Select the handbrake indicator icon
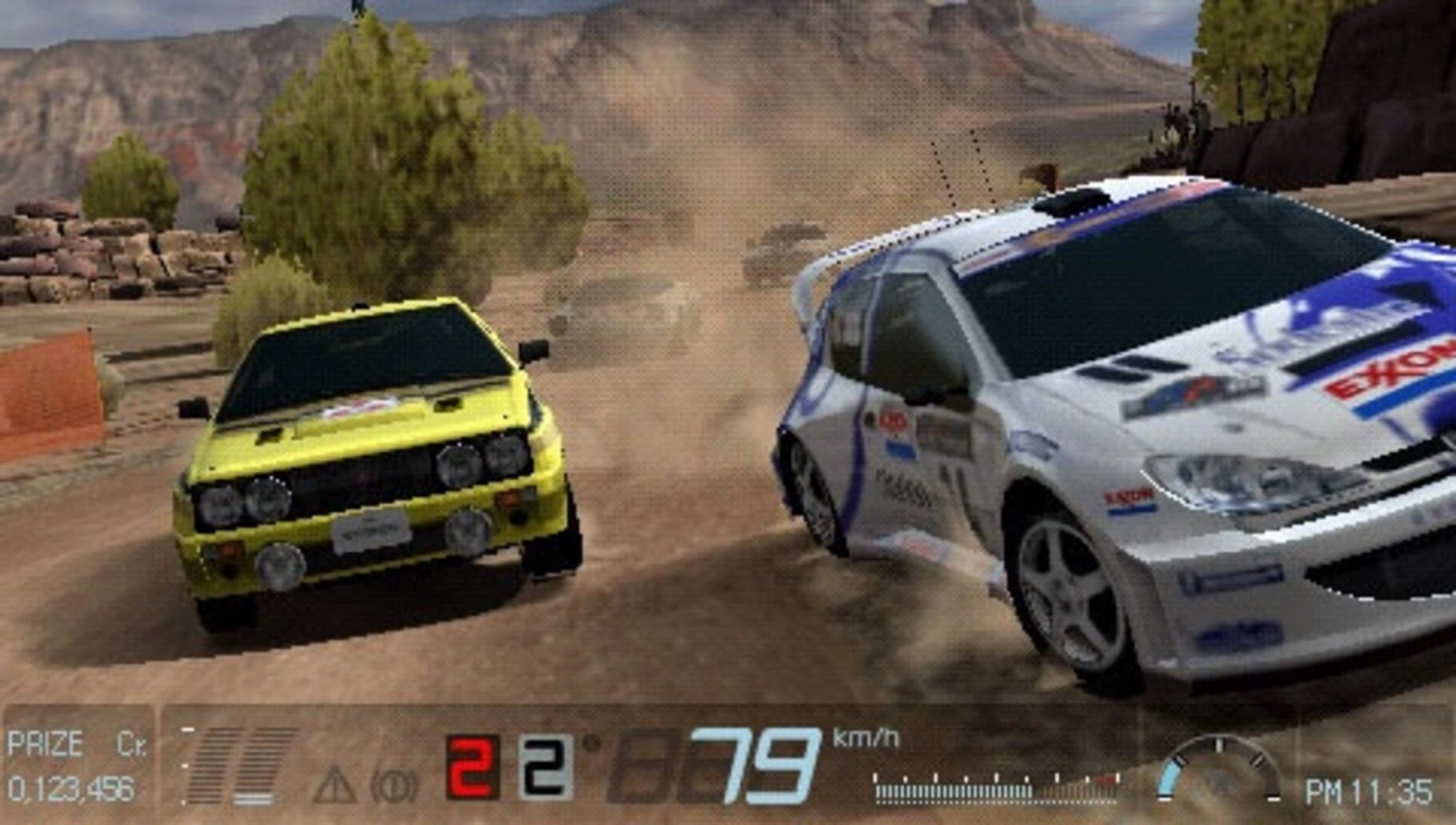The image size is (1456, 825). click(x=394, y=786)
